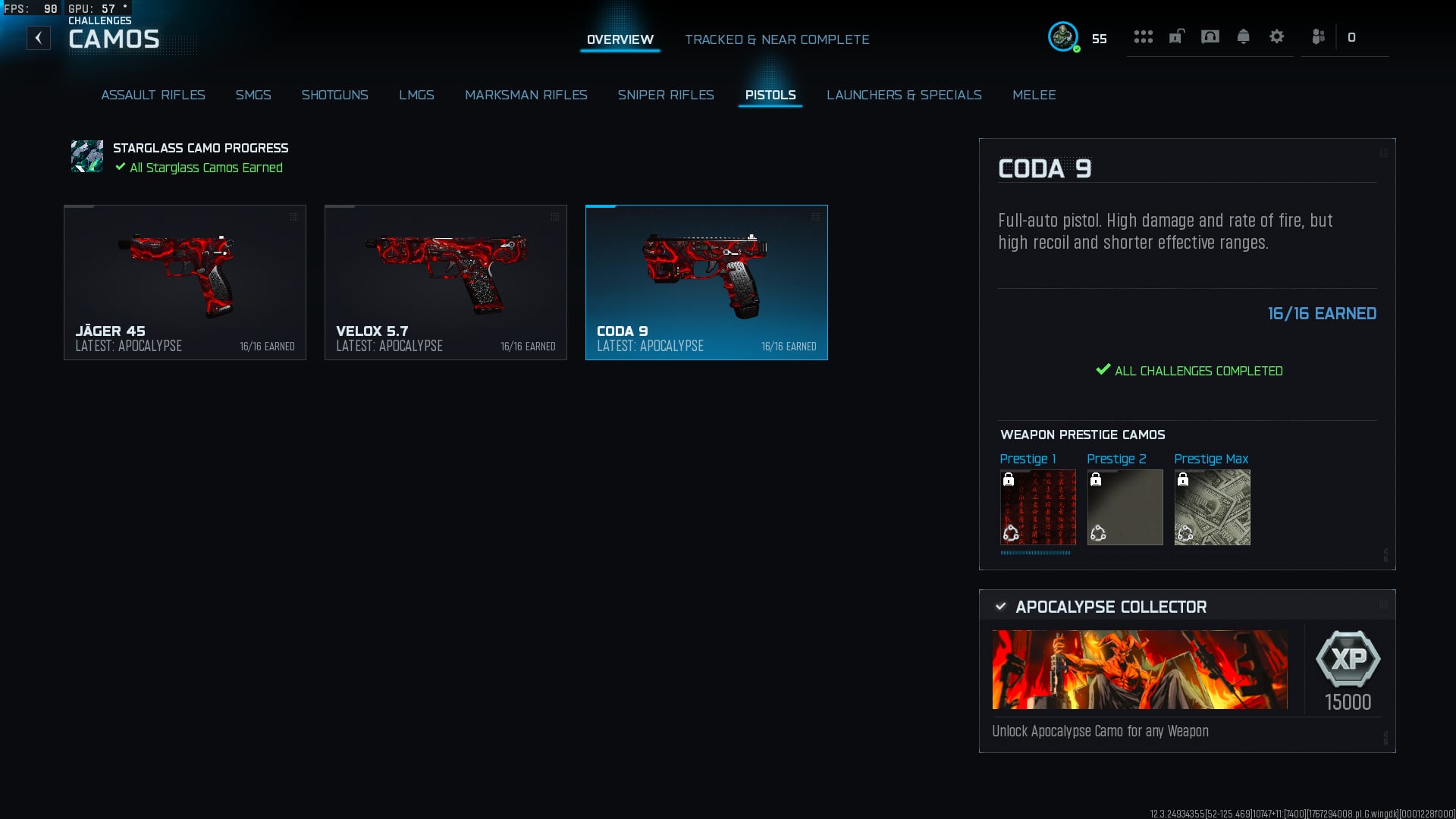Choose the Velox 5.7 pistol tile
The image size is (1456, 819).
(x=446, y=282)
